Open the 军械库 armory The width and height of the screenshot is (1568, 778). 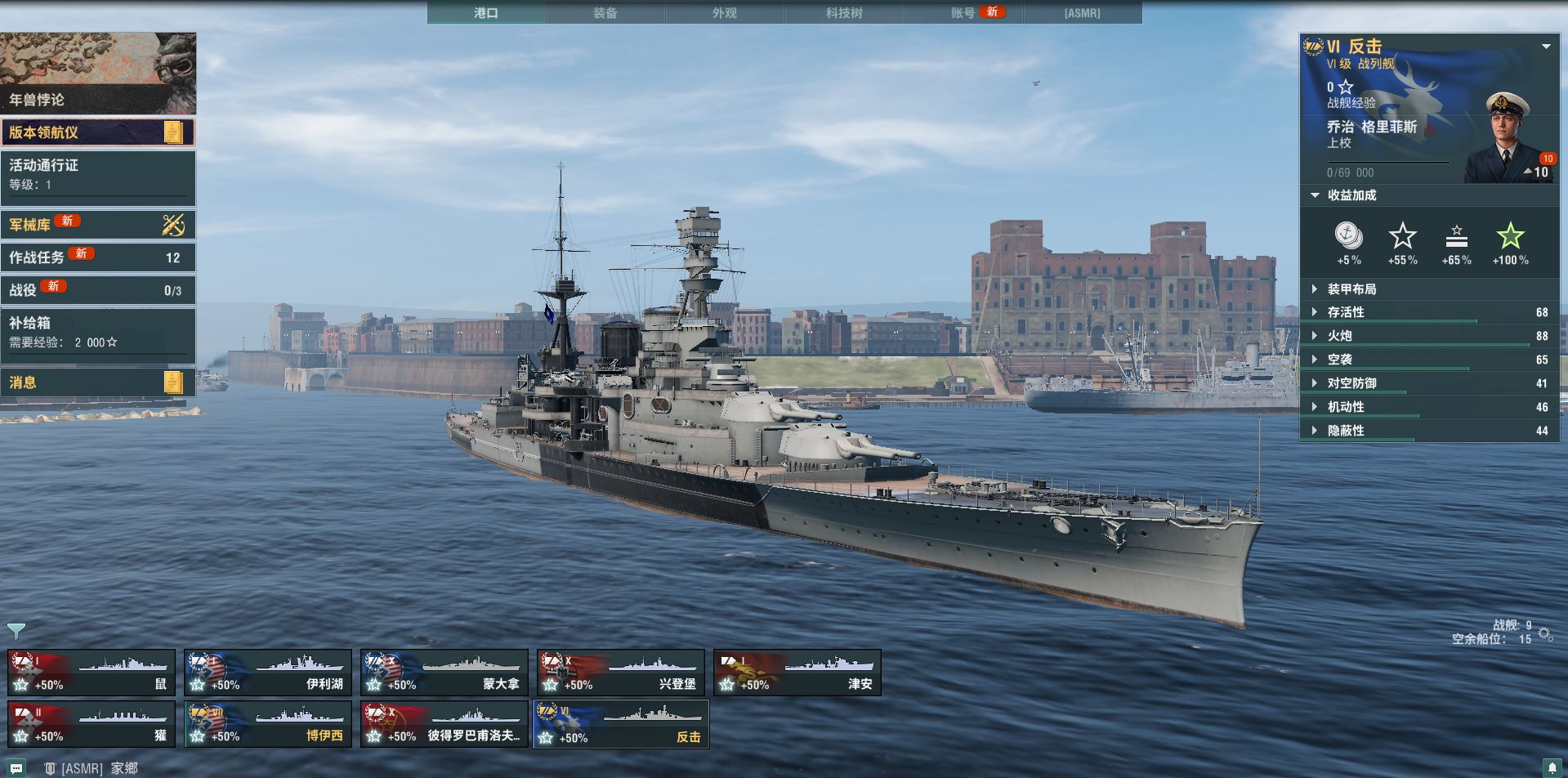98,224
